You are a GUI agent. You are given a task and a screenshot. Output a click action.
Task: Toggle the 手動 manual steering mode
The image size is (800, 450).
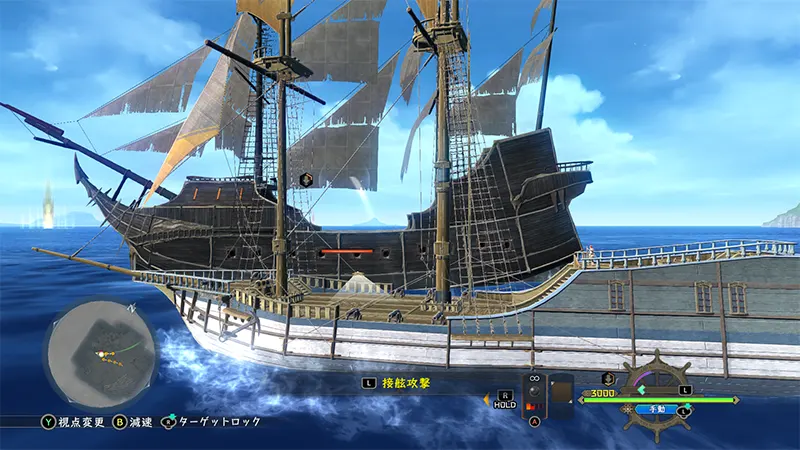click(655, 409)
